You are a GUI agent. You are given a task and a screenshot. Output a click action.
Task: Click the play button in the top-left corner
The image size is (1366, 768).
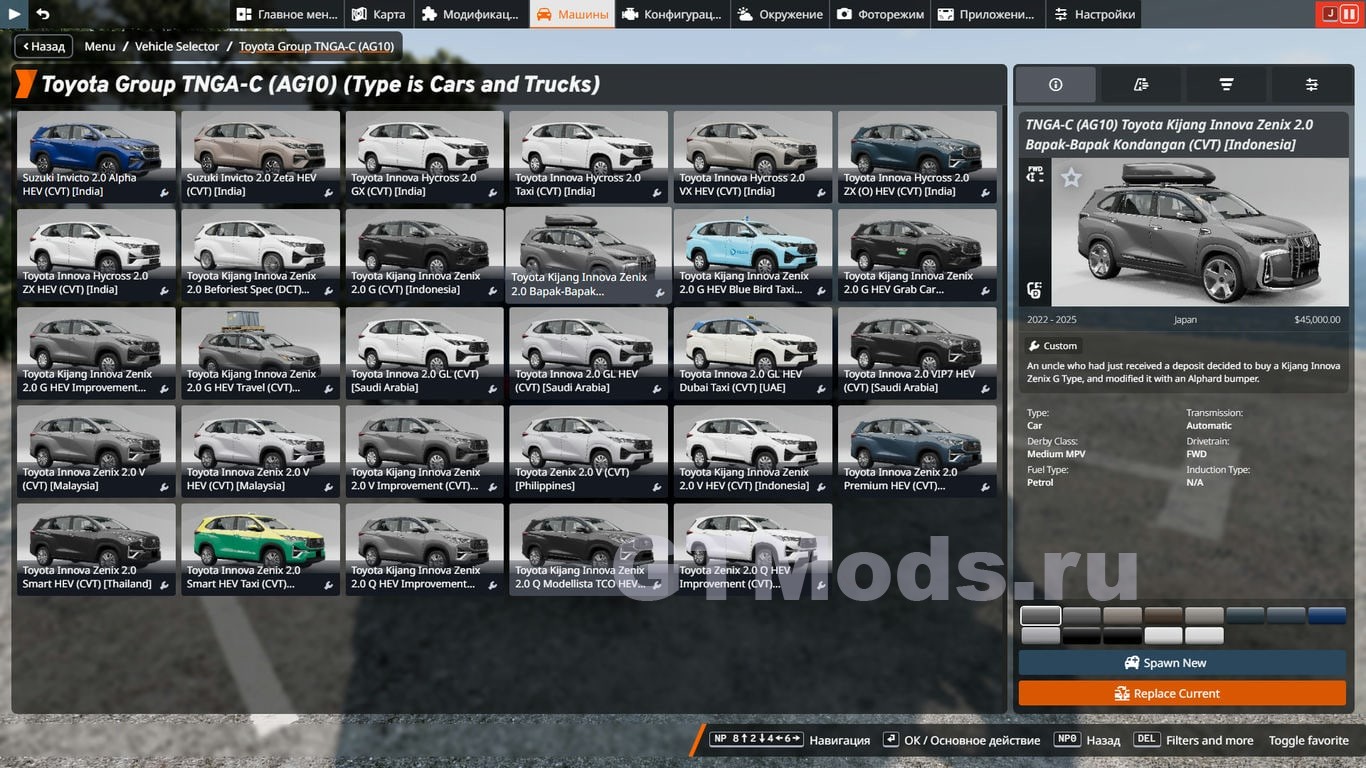tap(14, 14)
